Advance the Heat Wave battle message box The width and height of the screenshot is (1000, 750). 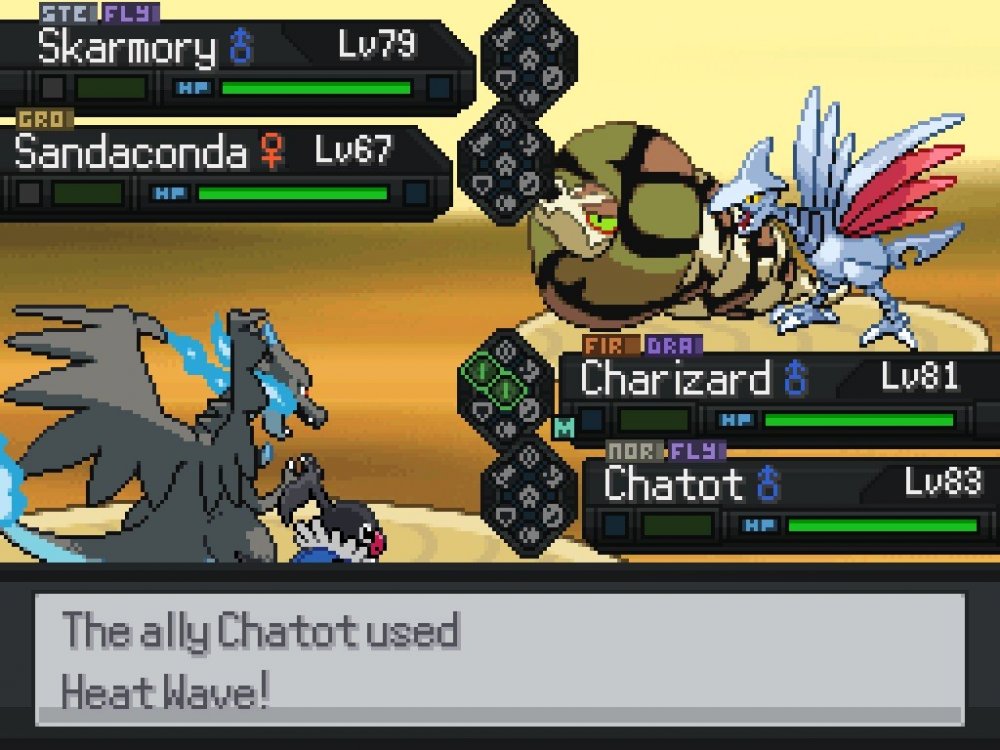500,658
